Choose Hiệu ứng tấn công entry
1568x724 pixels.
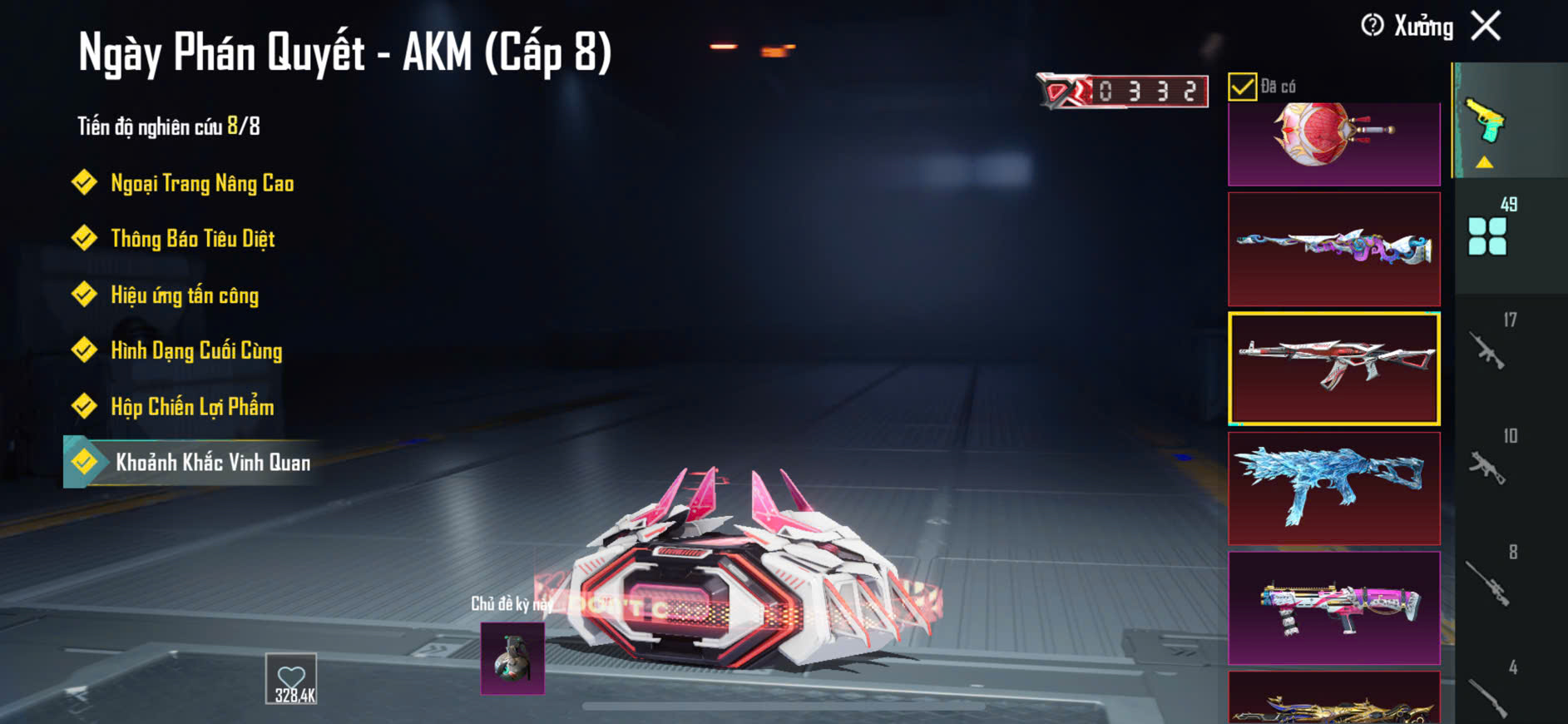click(x=184, y=295)
